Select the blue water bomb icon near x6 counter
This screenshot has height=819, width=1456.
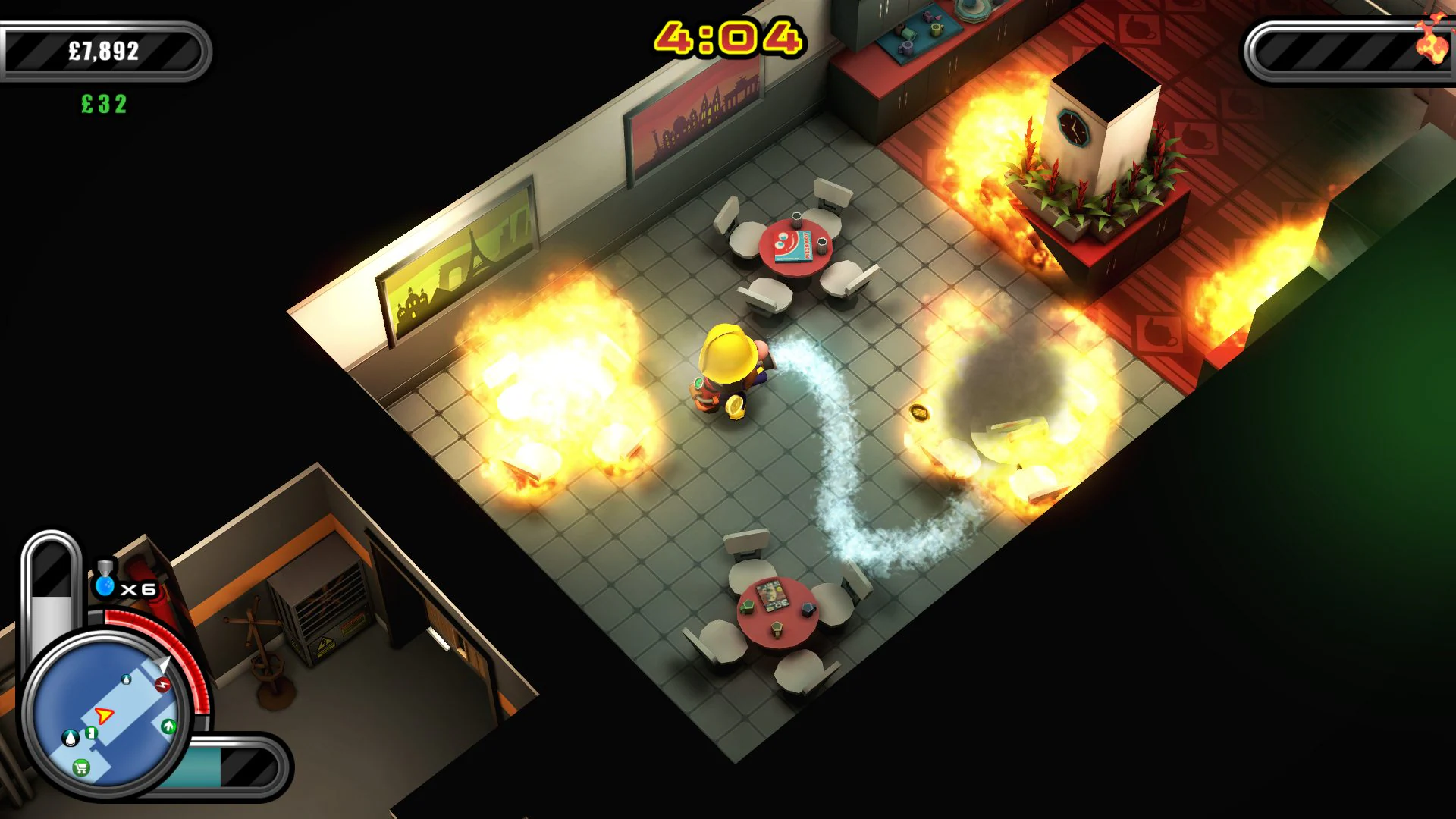(105, 586)
